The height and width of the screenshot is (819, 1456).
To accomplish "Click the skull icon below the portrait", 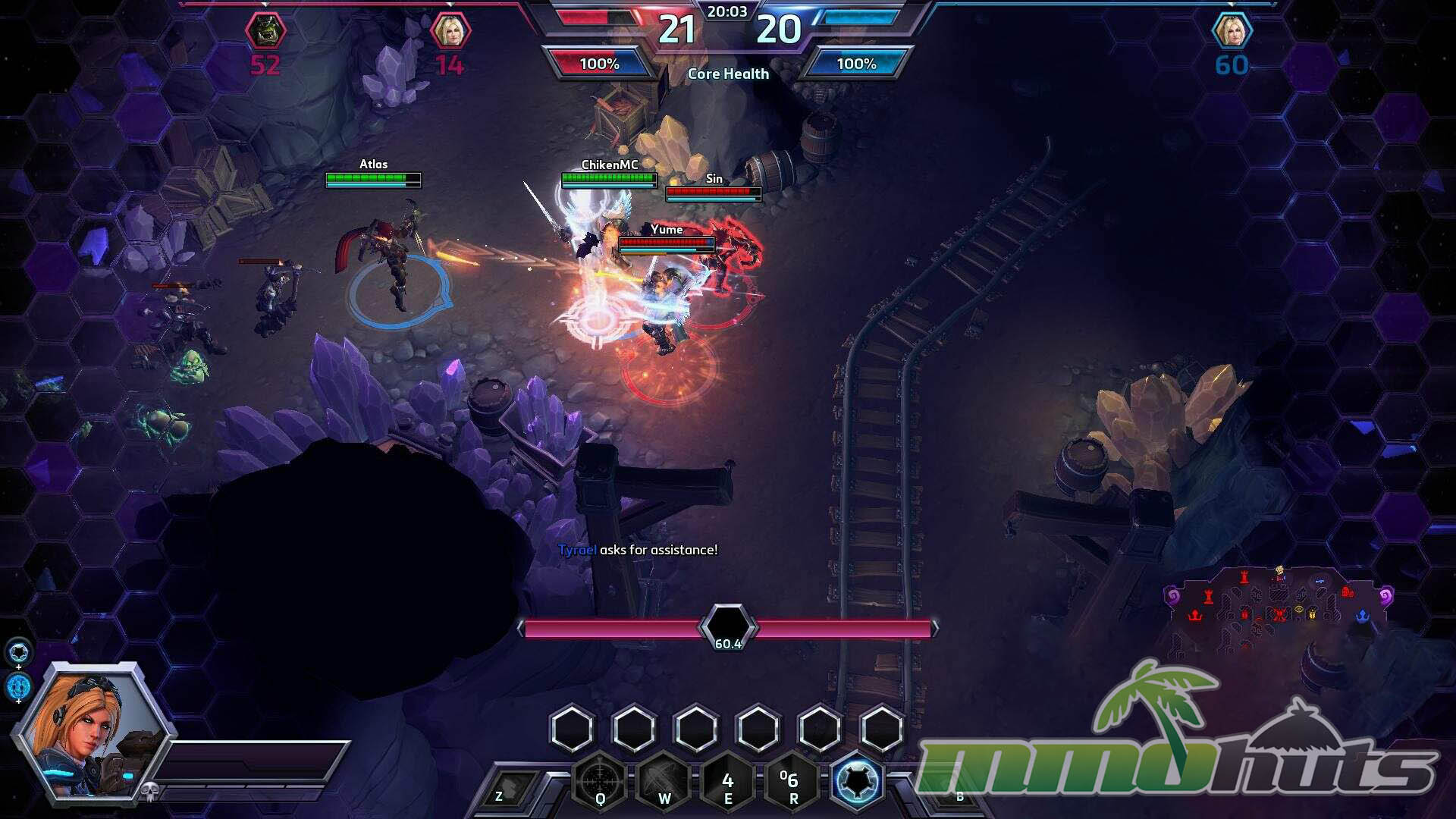I will coord(149,792).
